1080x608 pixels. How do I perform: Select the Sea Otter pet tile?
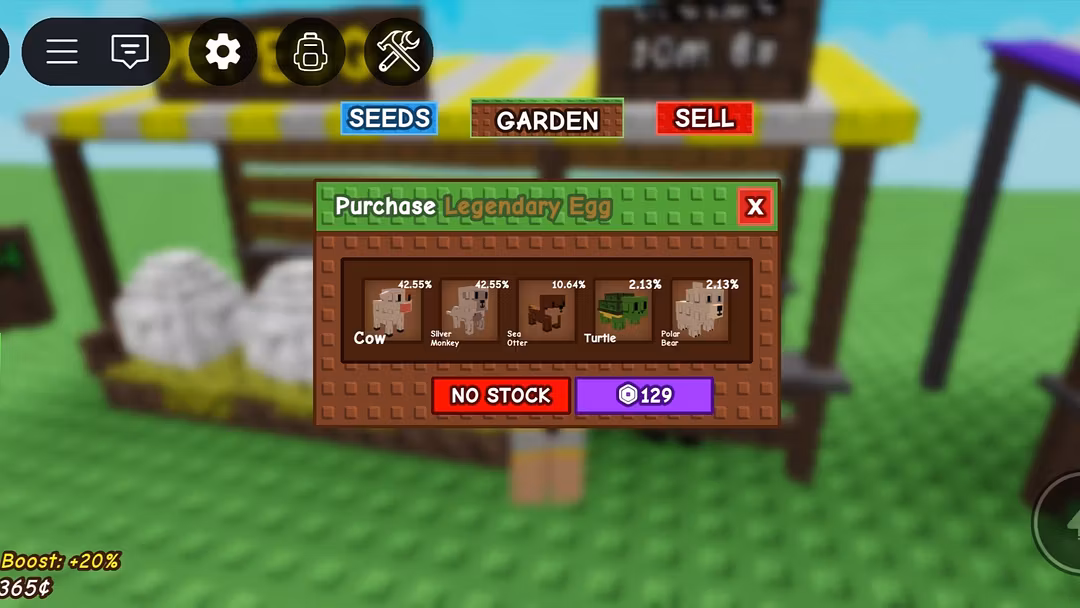[546, 311]
